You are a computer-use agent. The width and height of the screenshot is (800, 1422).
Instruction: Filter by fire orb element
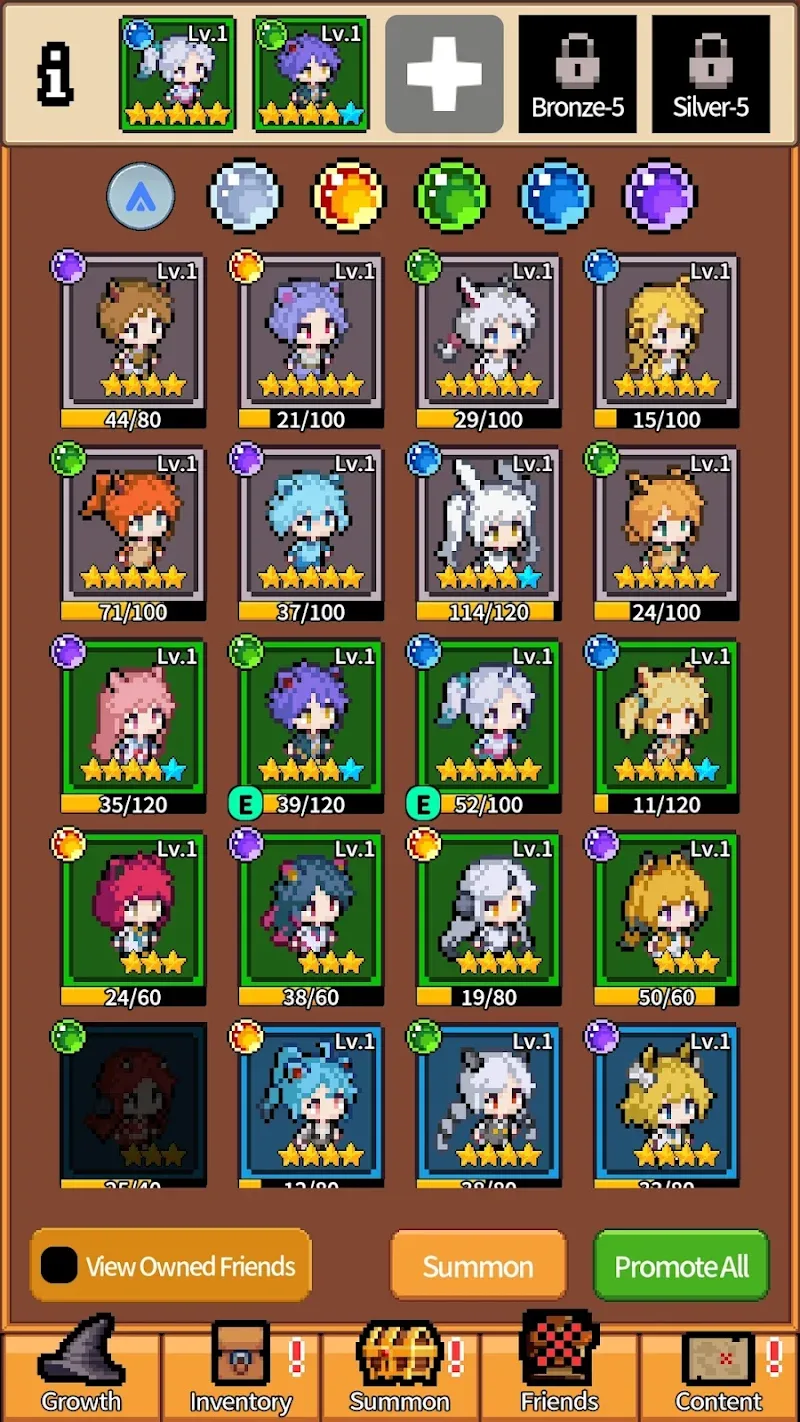click(x=348, y=196)
